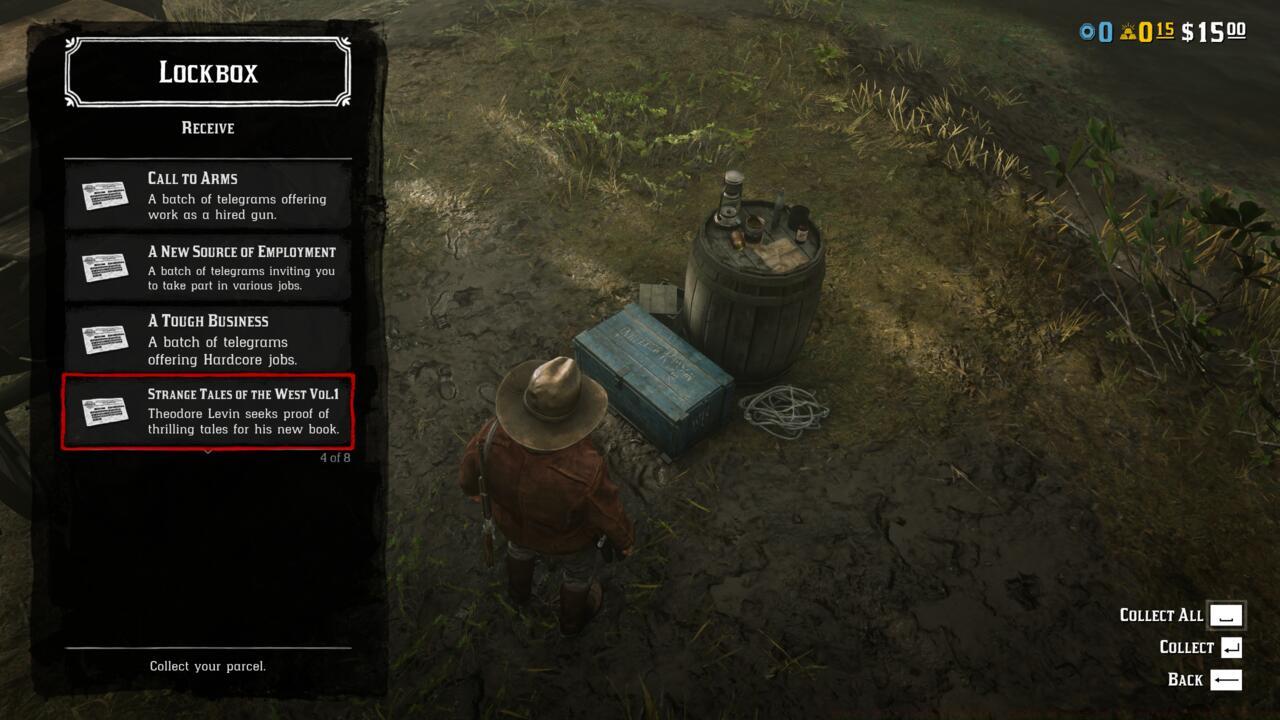The height and width of the screenshot is (720, 1280).
Task: Click the Lockbox title header
Action: point(207,72)
